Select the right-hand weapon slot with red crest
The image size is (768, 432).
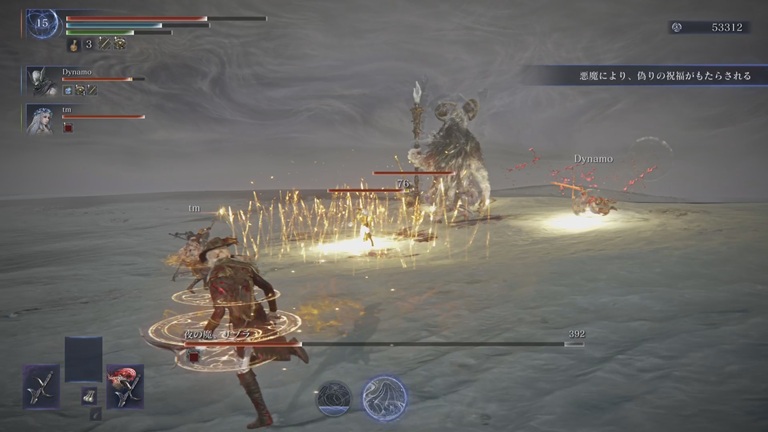coord(125,385)
